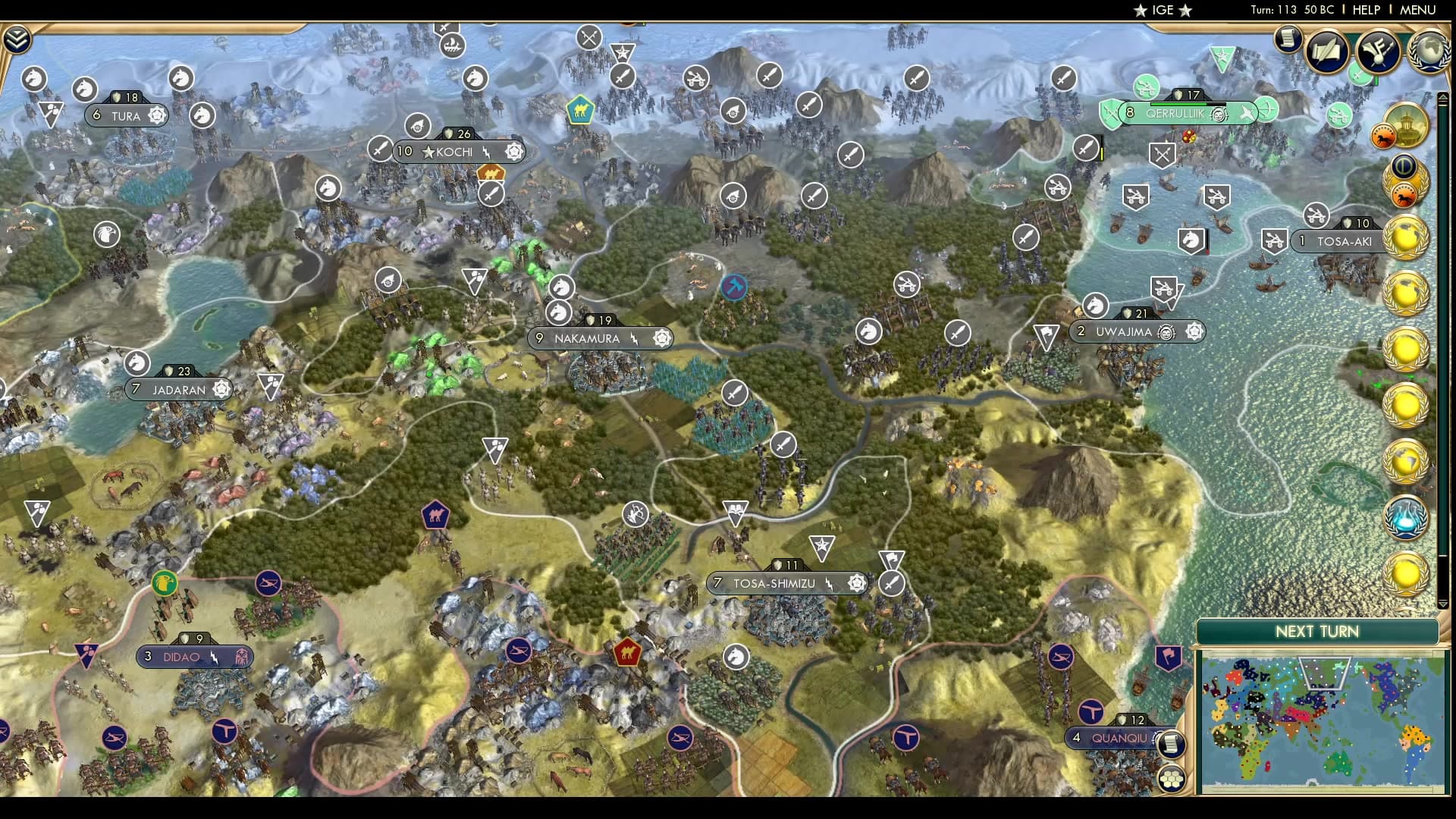Click the notification scrollbar track
This screenshot has height=819, width=1456.
[x=1443, y=341]
